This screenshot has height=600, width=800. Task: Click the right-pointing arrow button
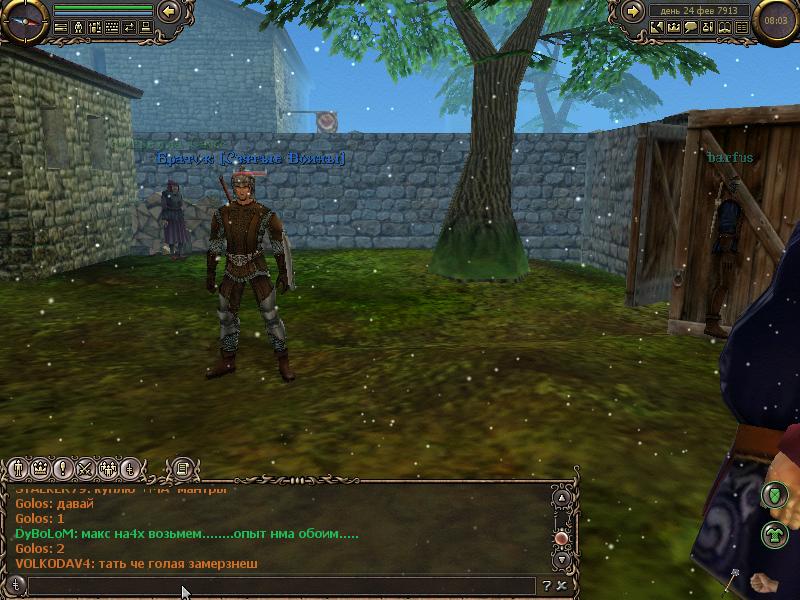click(632, 12)
